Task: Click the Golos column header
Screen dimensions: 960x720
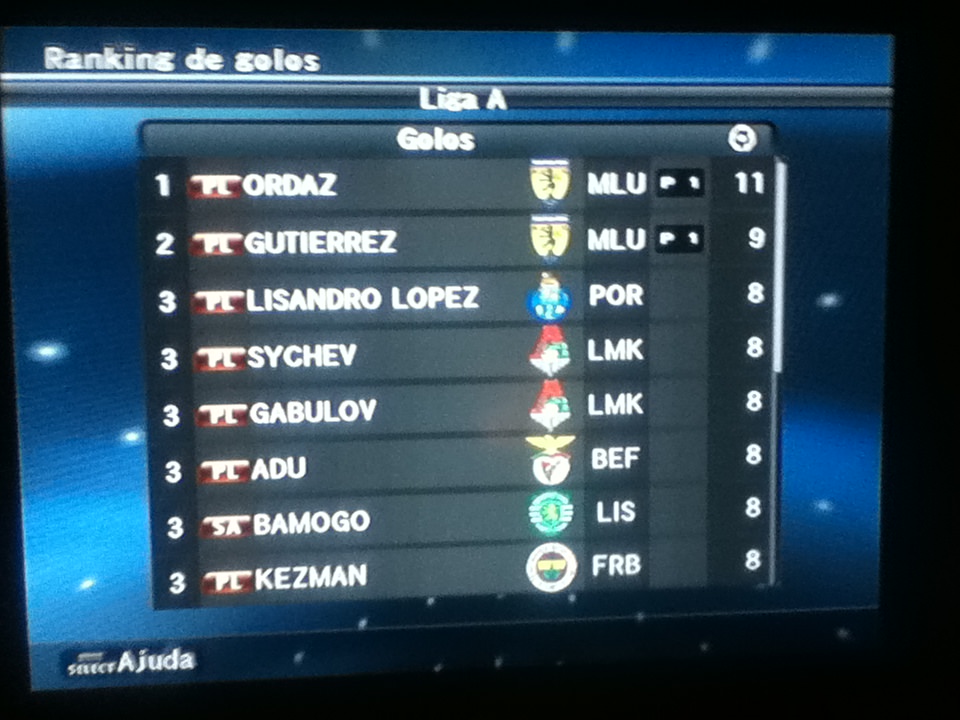Action: coord(435,139)
